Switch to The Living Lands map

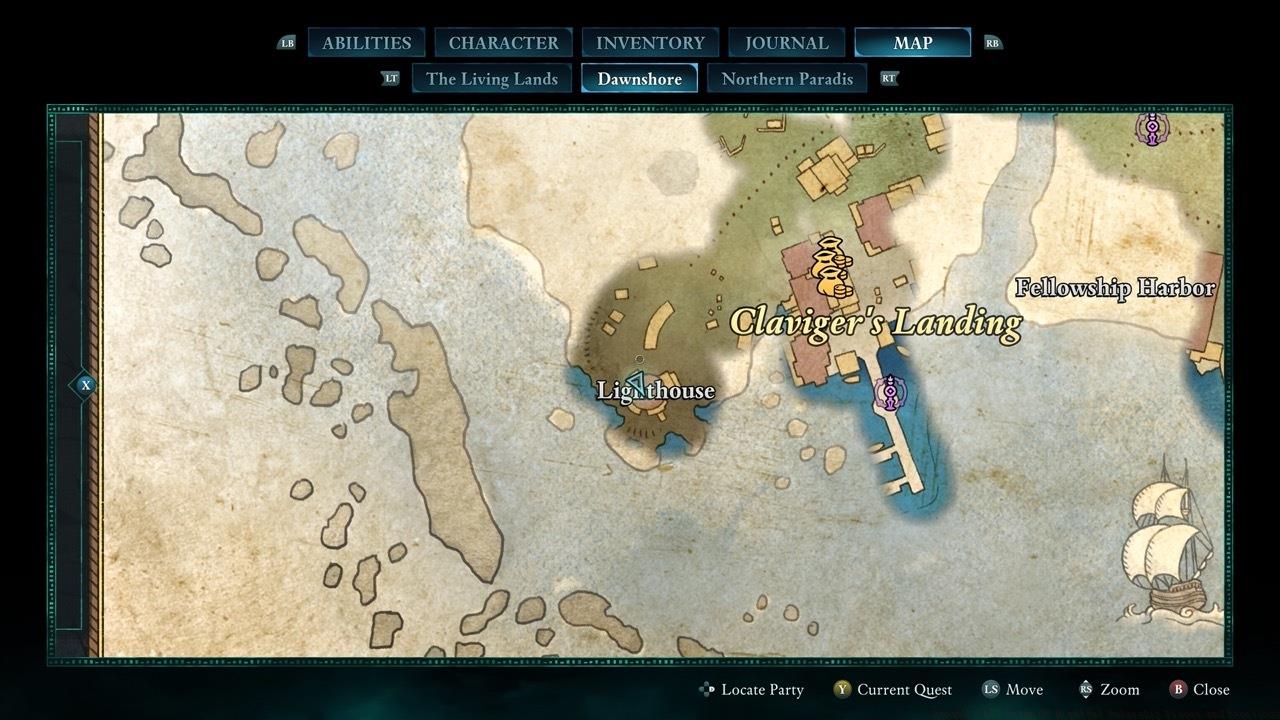[x=491, y=79]
